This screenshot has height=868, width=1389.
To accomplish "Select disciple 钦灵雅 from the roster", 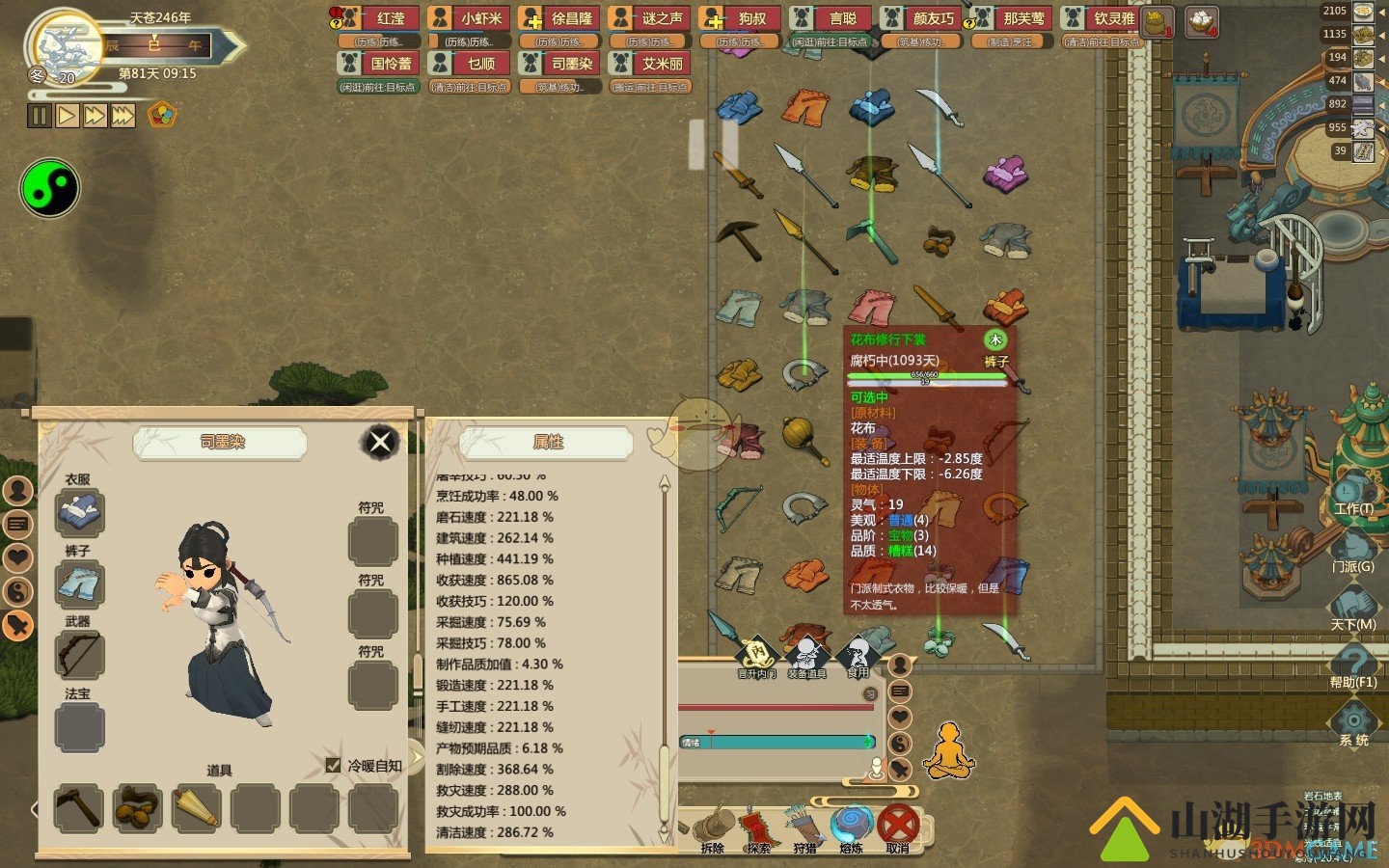I will [x=1103, y=18].
